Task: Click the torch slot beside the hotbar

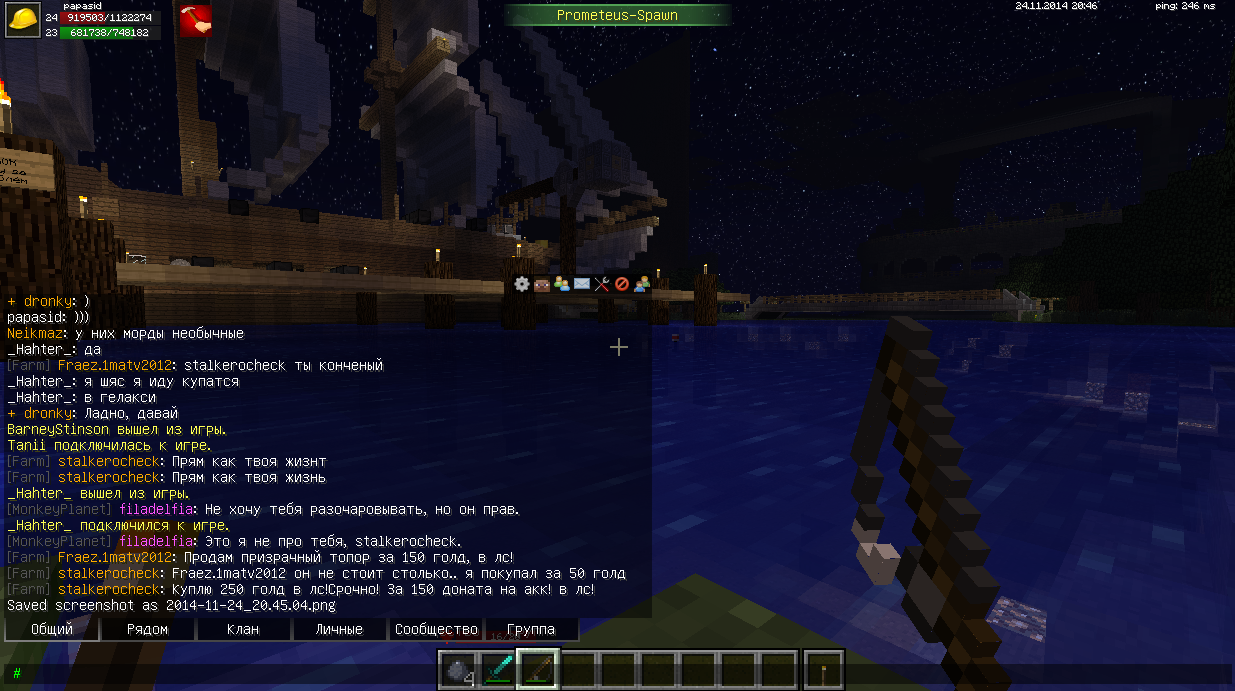Action: coord(825,670)
